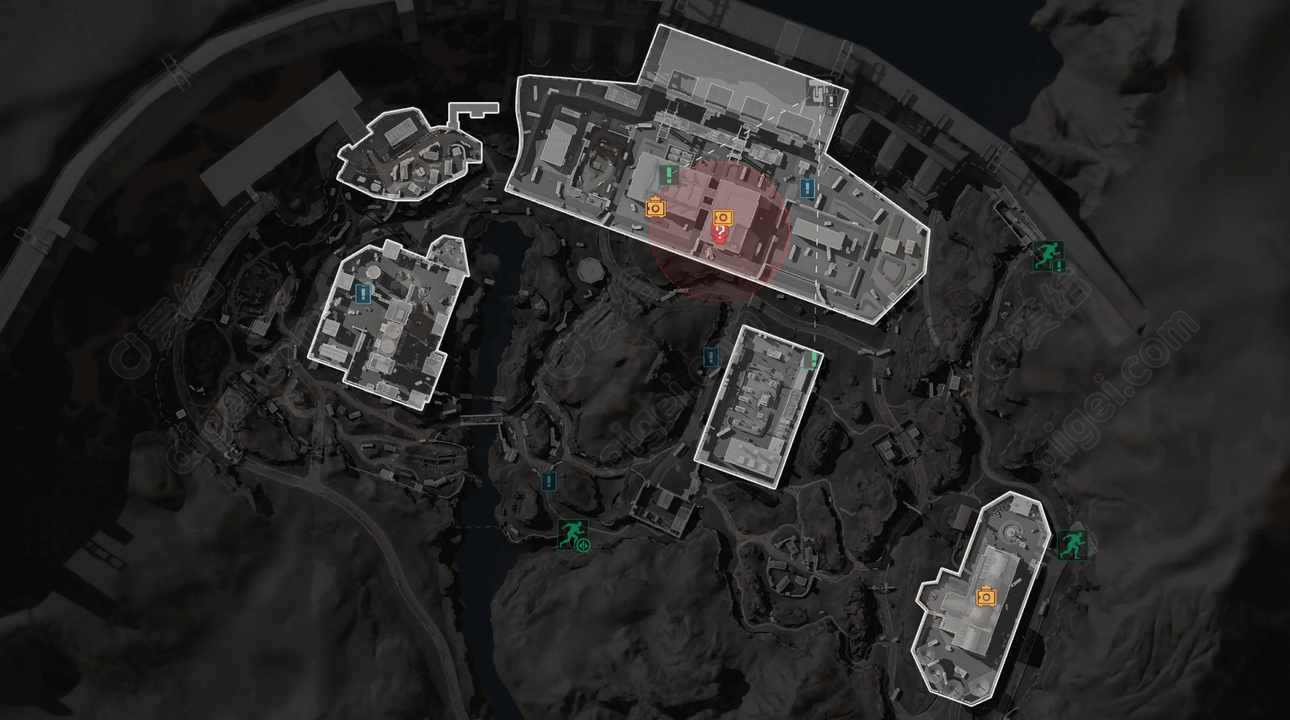Click the plain green running-man extraction marker
Viewport: 1290px width, 720px height.
coord(1070,544)
